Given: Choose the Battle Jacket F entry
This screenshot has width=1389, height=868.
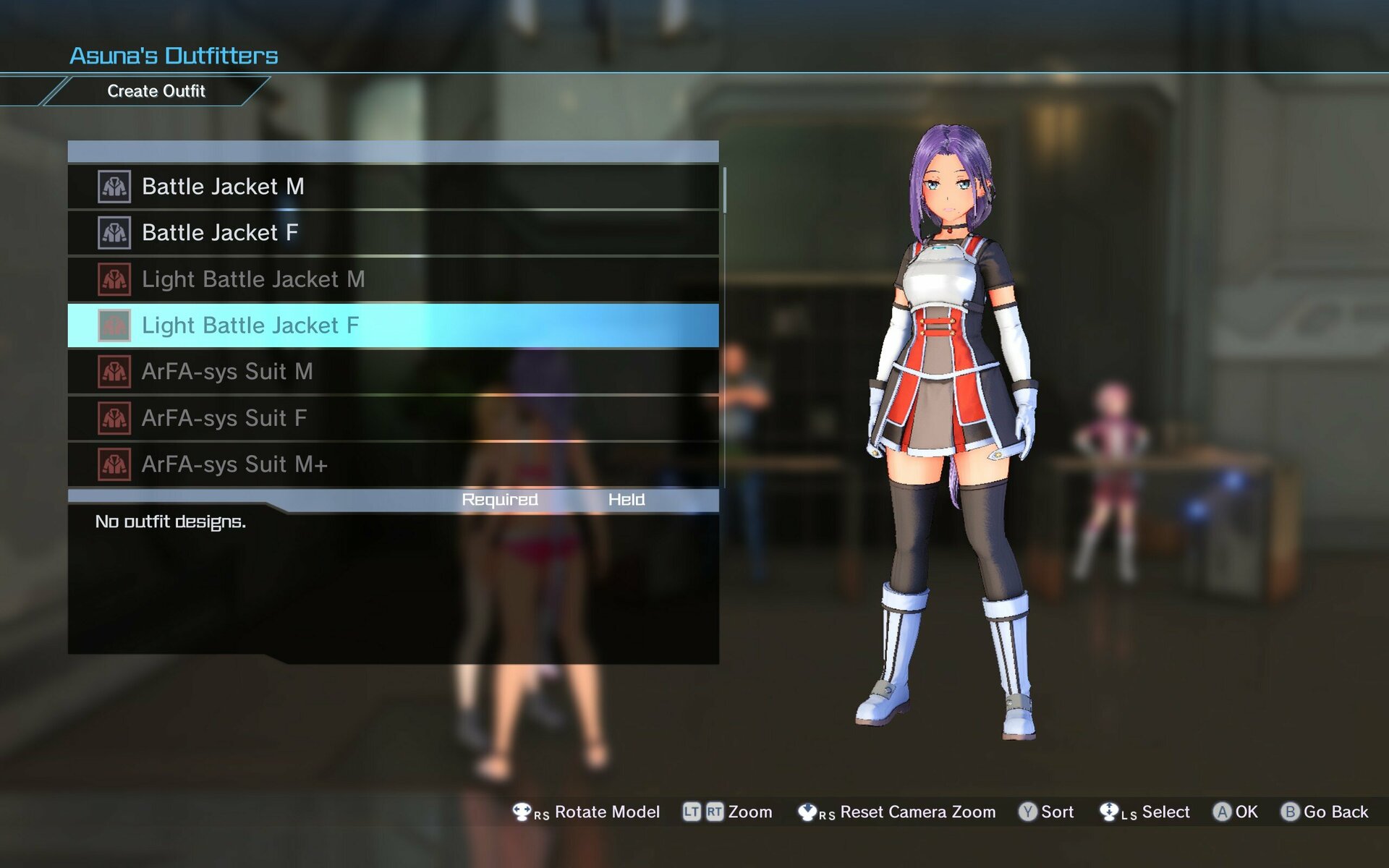Looking at the screenshot, I should point(393,233).
